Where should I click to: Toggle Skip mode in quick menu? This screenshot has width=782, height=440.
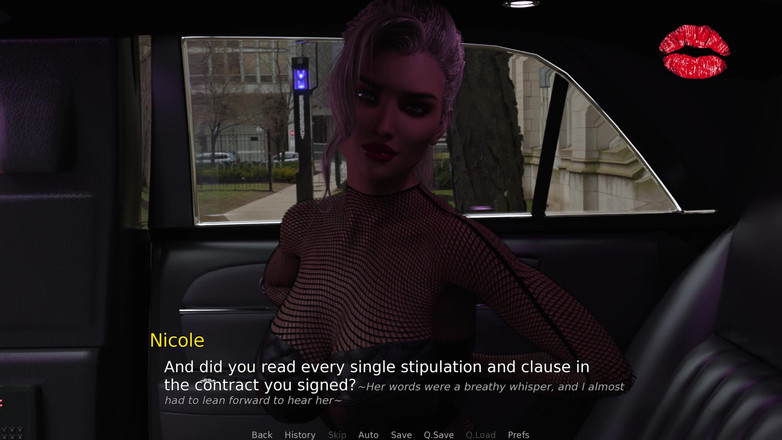click(337, 435)
